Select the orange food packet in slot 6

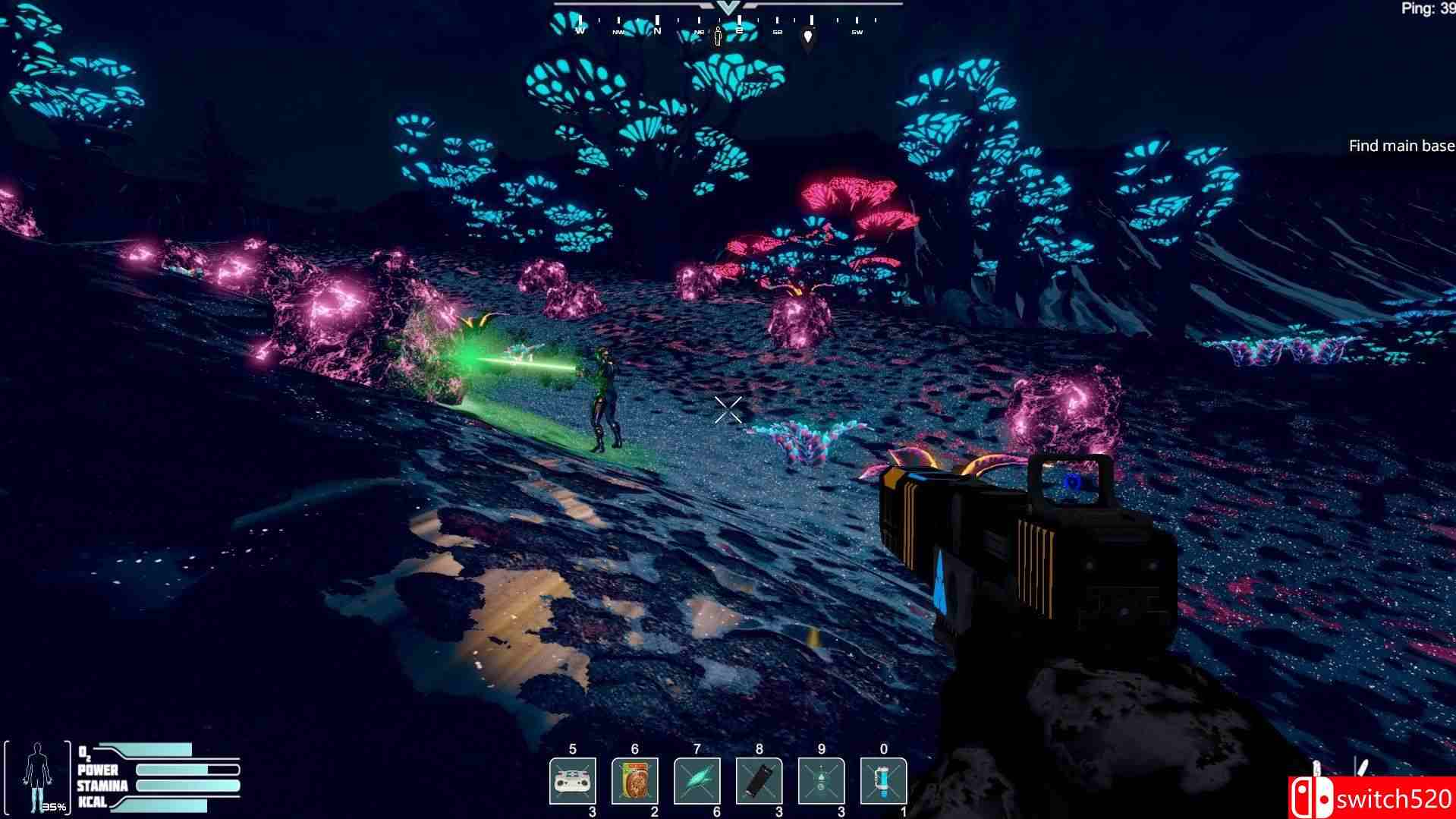point(634,780)
